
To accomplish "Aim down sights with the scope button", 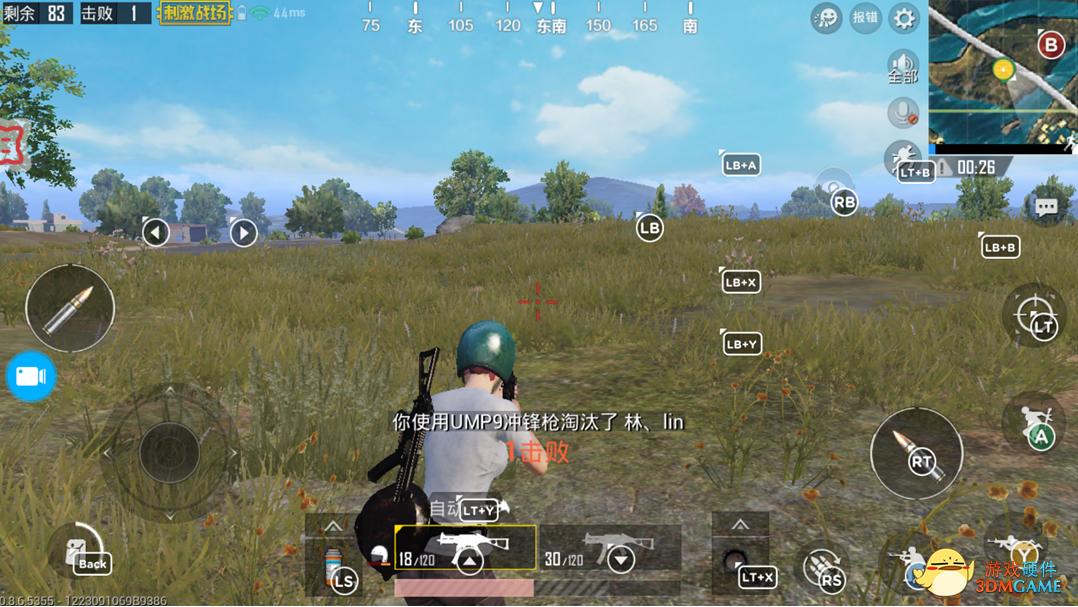I will pyautogui.click(x=1034, y=316).
